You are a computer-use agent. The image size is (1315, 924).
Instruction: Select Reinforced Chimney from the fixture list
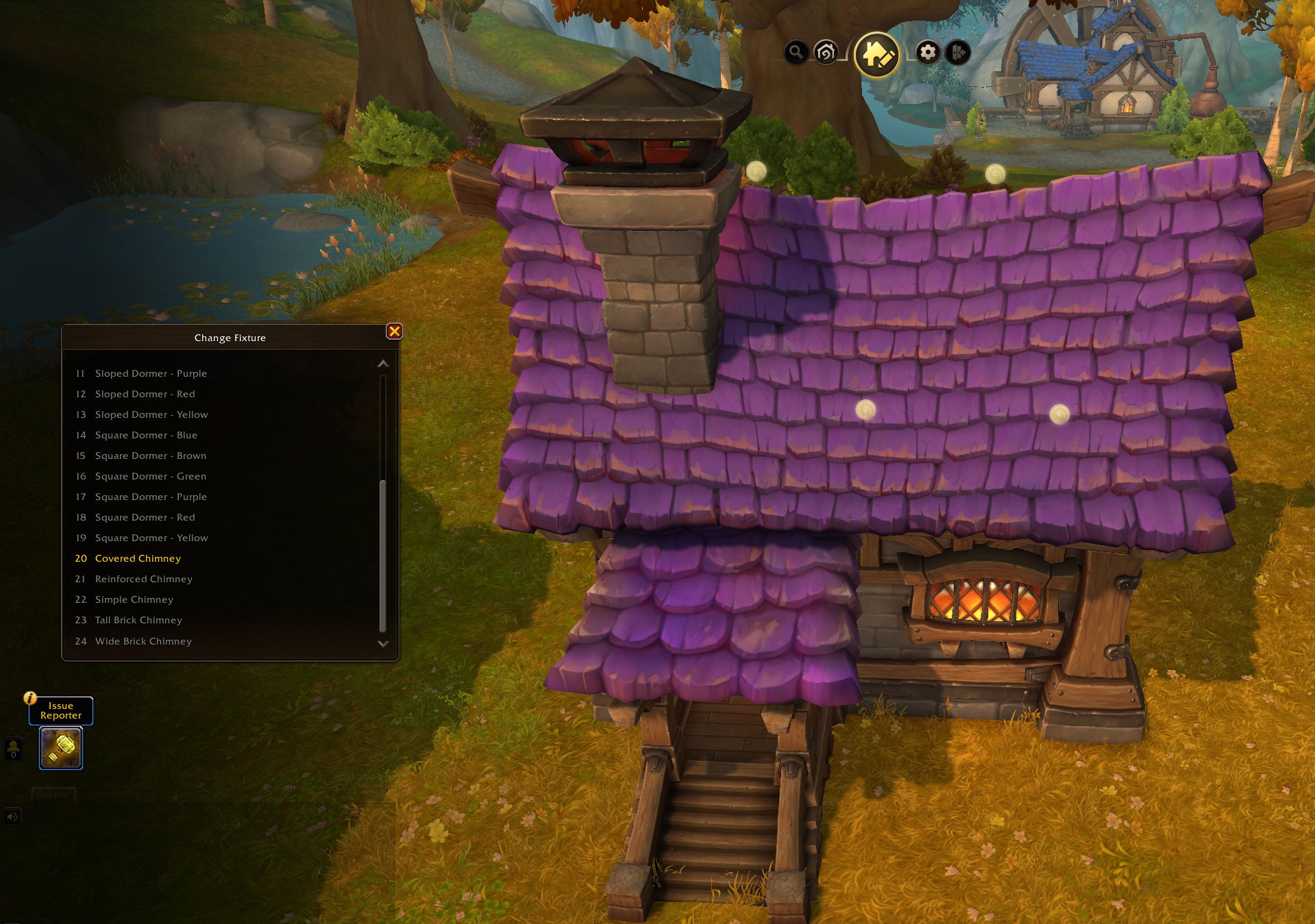click(143, 579)
